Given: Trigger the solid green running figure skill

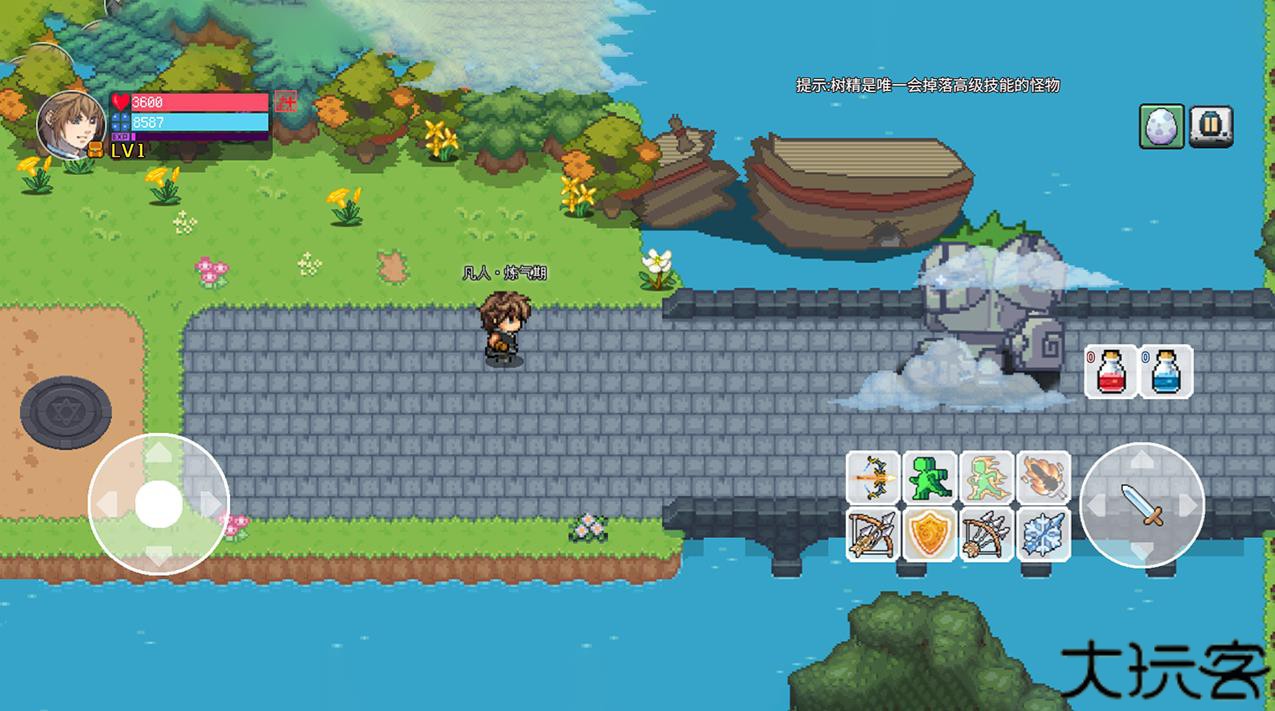Looking at the screenshot, I should click(x=929, y=478).
